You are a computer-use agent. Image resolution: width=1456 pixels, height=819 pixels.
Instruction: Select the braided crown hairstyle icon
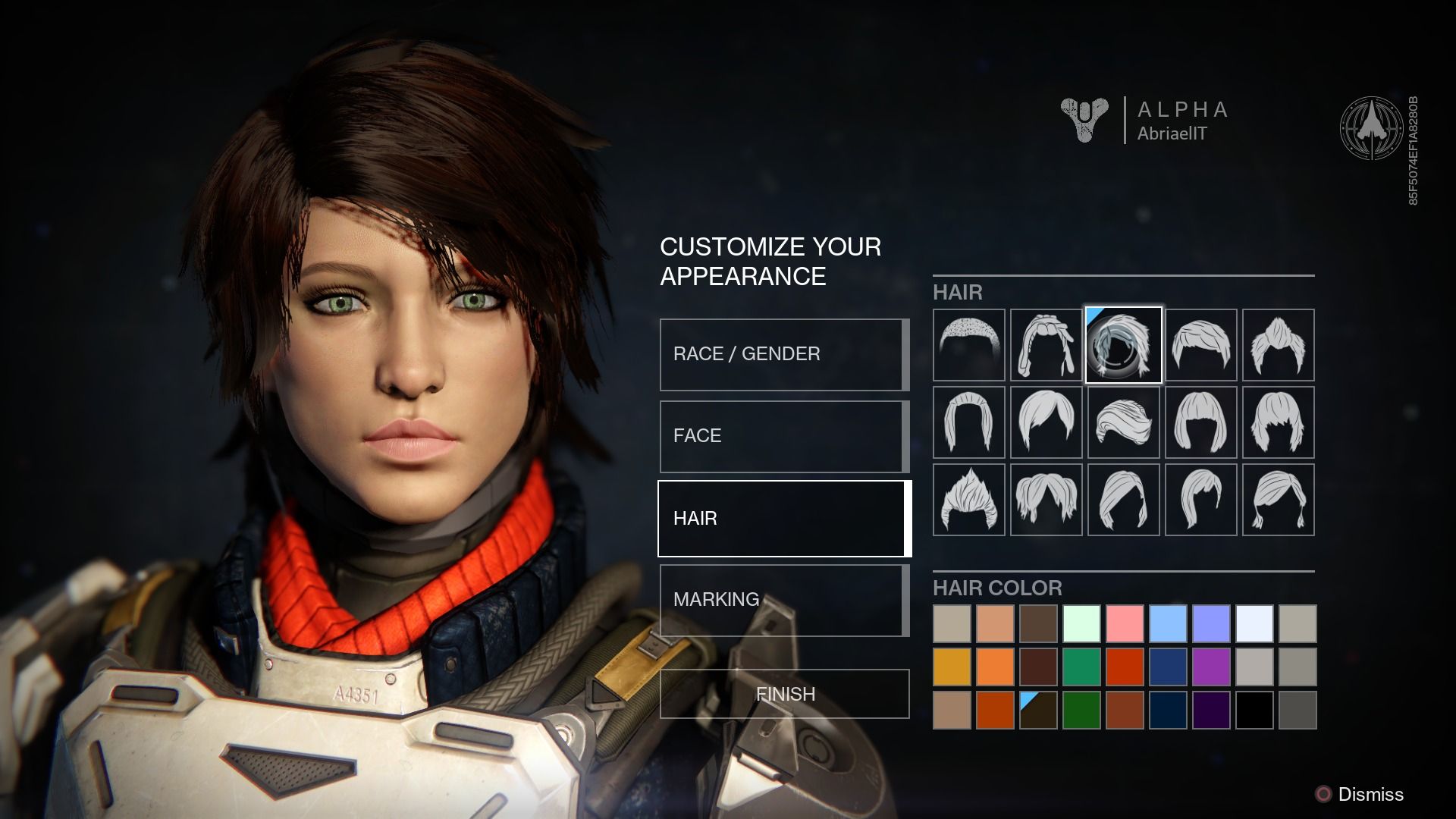pyautogui.click(x=1047, y=345)
